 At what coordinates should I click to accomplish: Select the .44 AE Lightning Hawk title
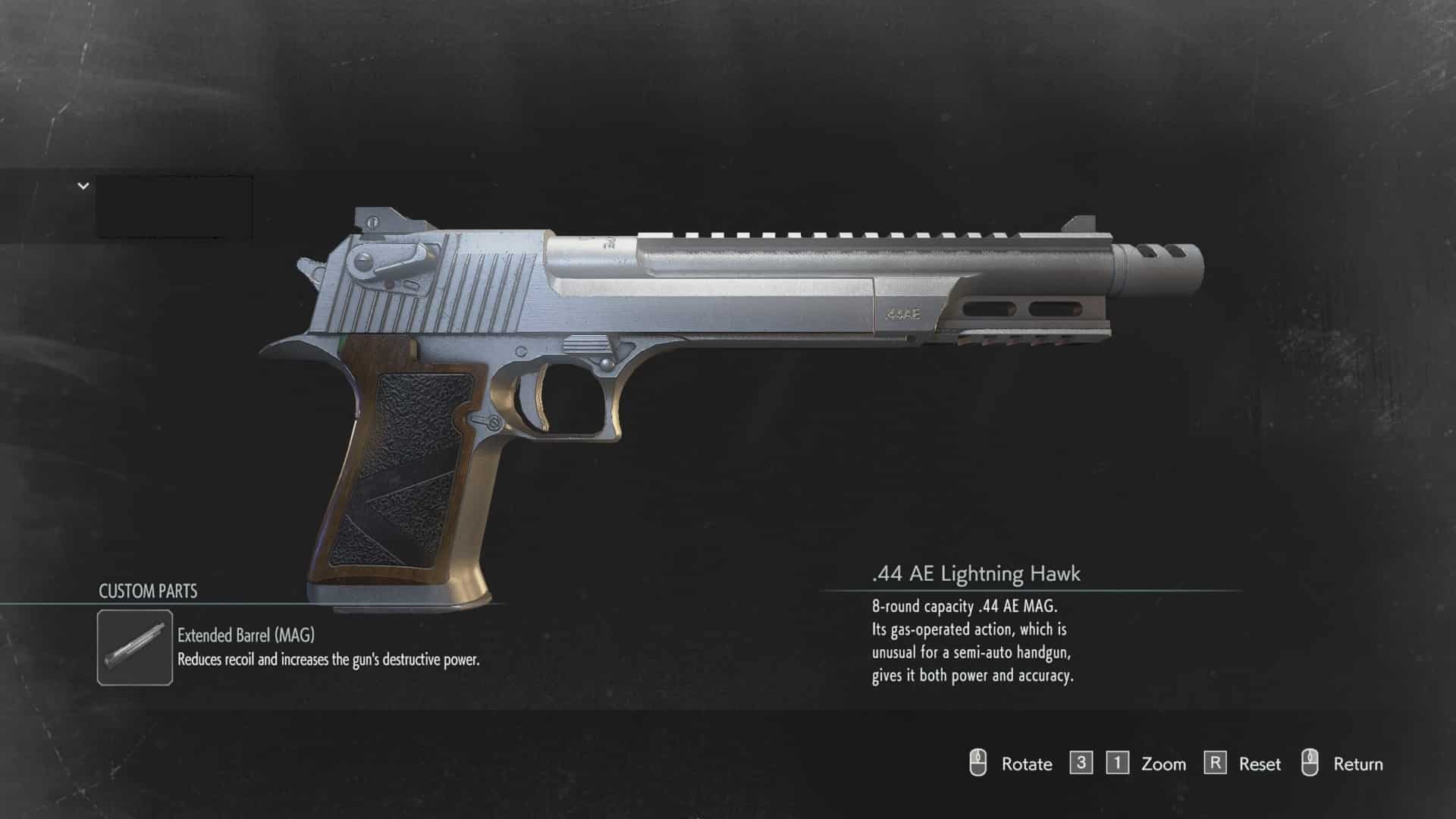tap(977, 575)
